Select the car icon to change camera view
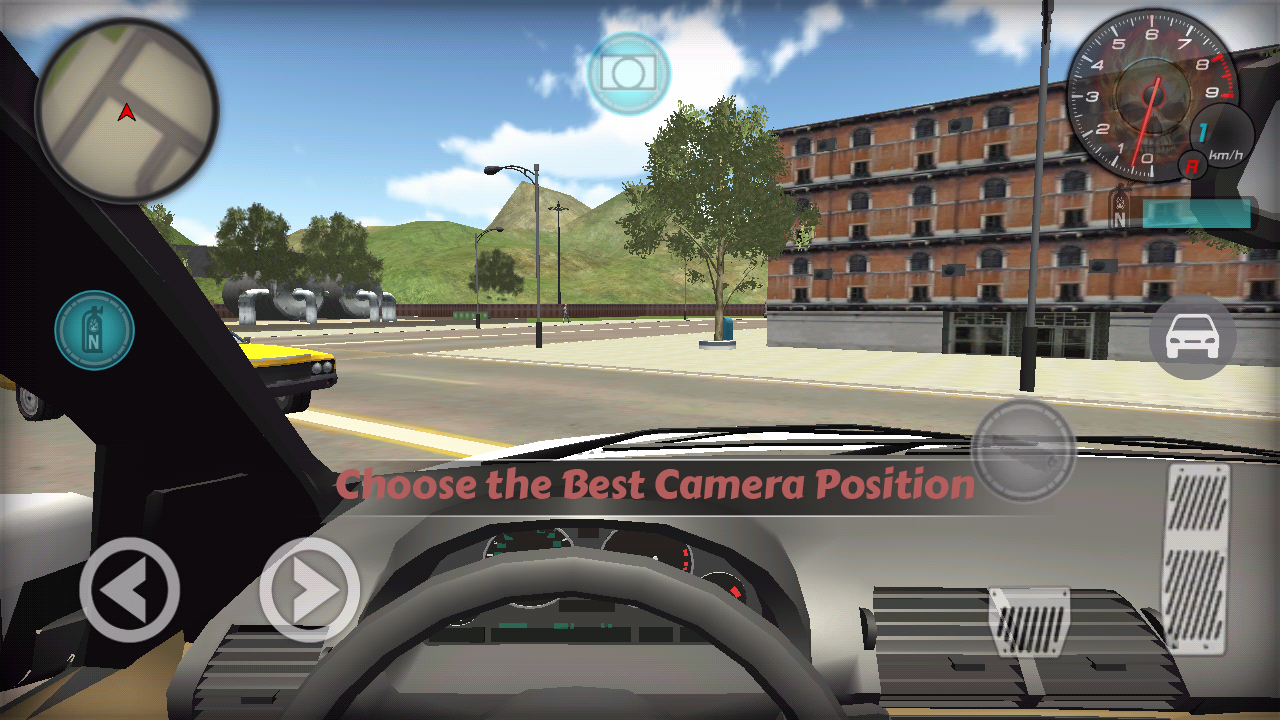Viewport: 1280px width, 720px height. pyautogui.click(x=1194, y=337)
